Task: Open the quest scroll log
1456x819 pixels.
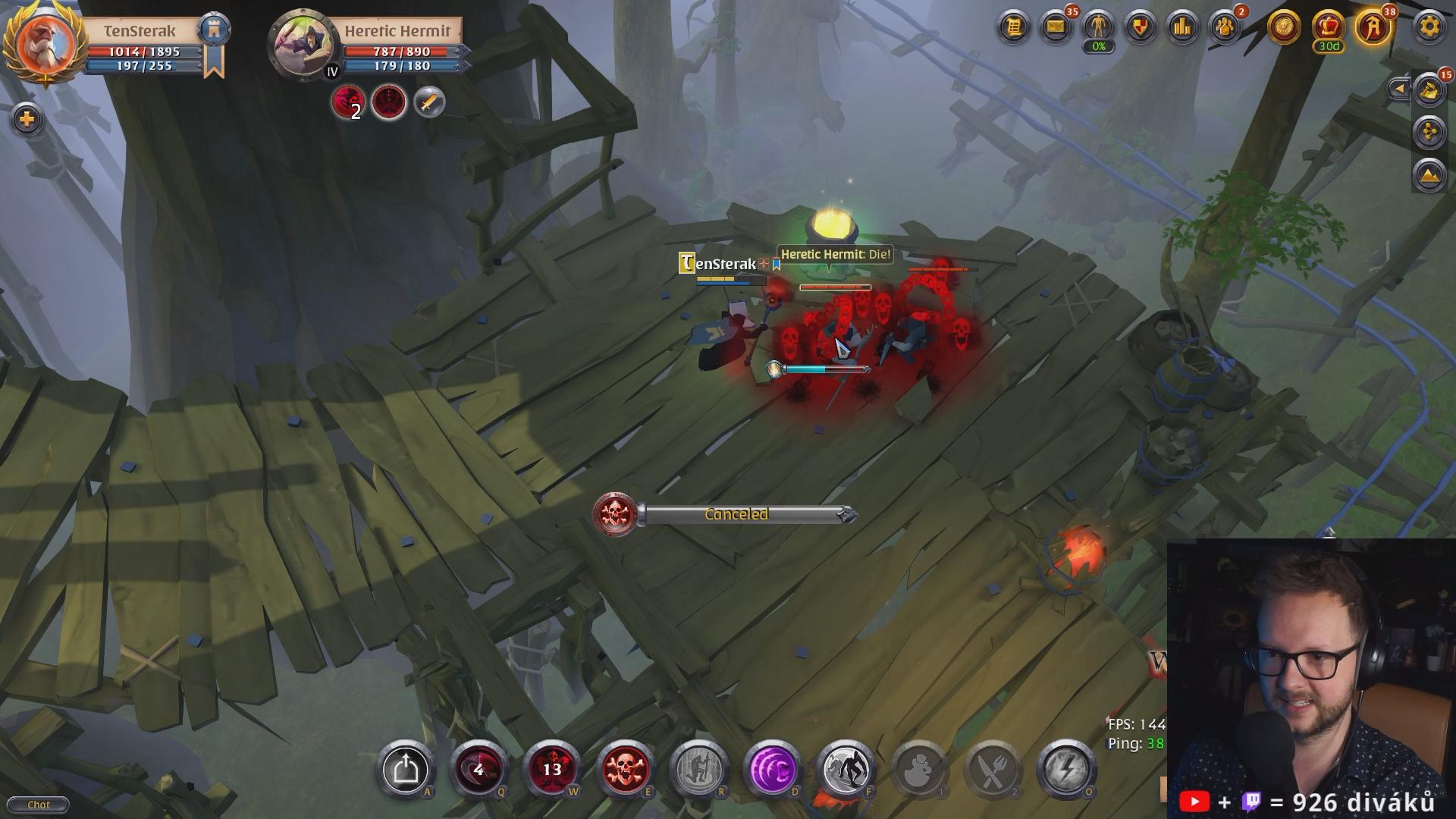Action: [x=1014, y=28]
